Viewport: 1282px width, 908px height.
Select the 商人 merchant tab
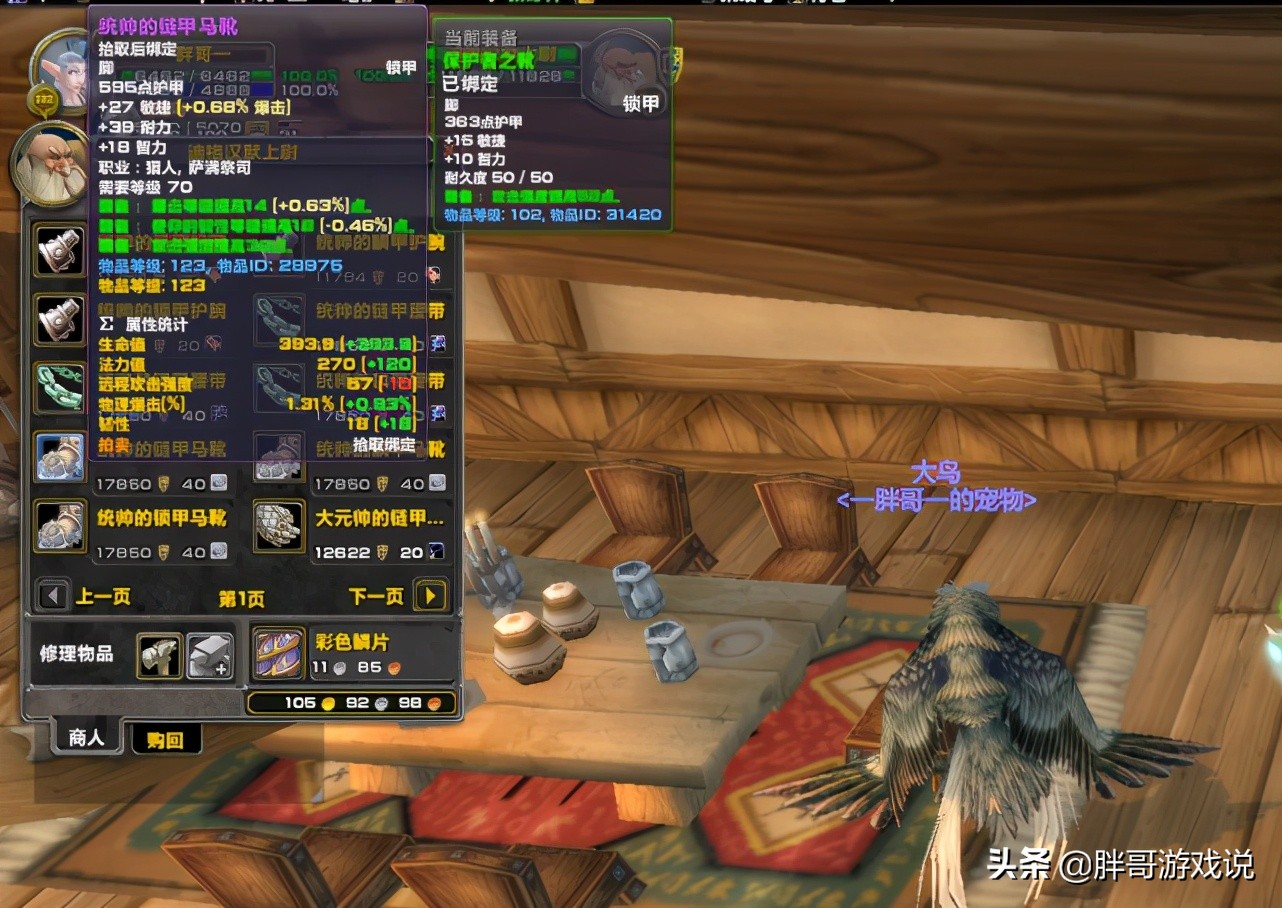coord(84,740)
